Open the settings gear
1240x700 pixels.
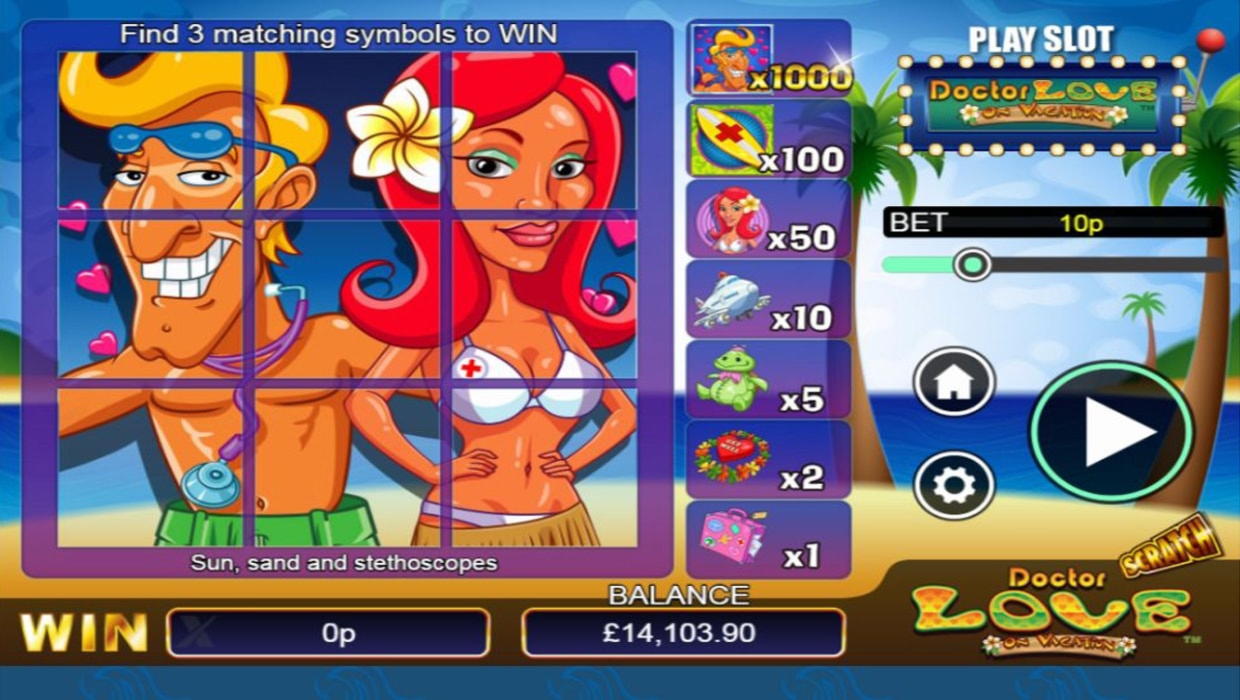pos(954,485)
